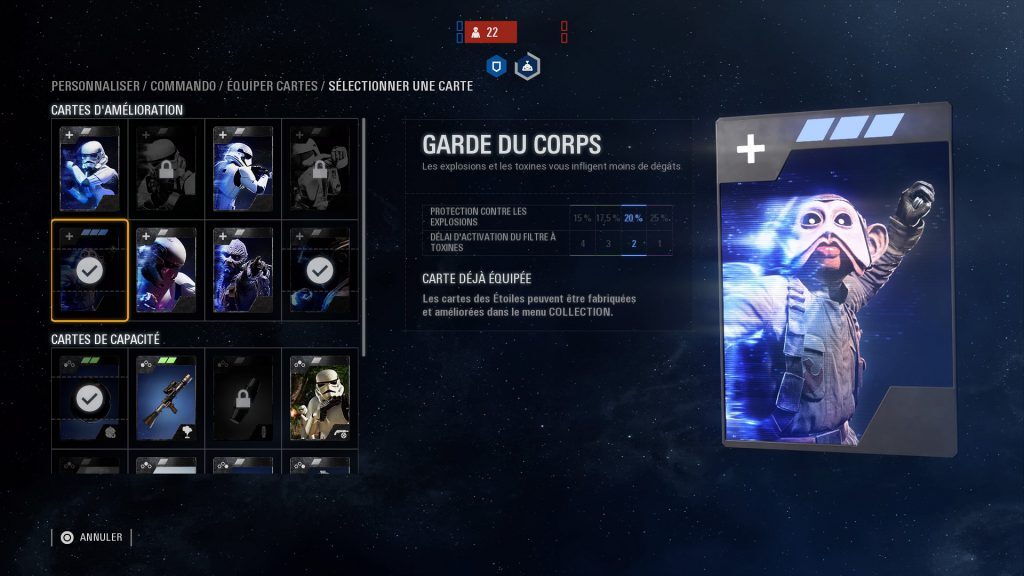1024x576 pixels.
Task: Choose the blaster rifle ability card
Action: click(166, 398)
